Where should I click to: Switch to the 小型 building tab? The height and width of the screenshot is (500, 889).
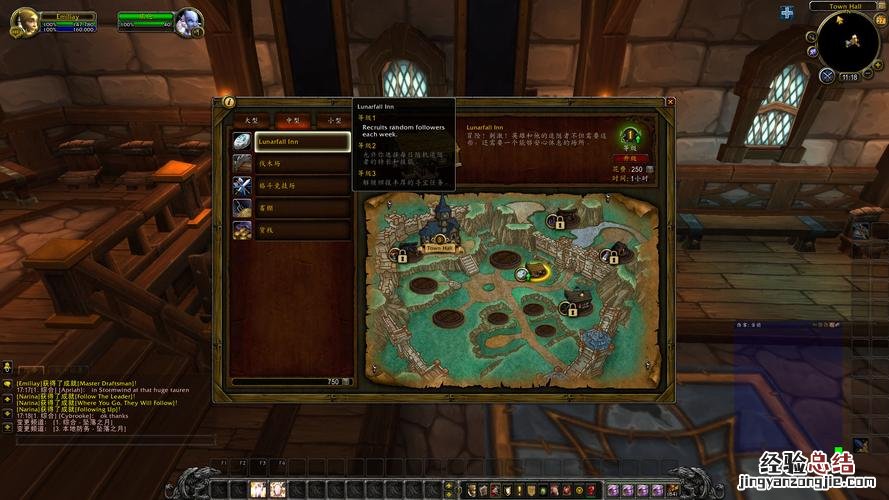[x=335, y=120]
